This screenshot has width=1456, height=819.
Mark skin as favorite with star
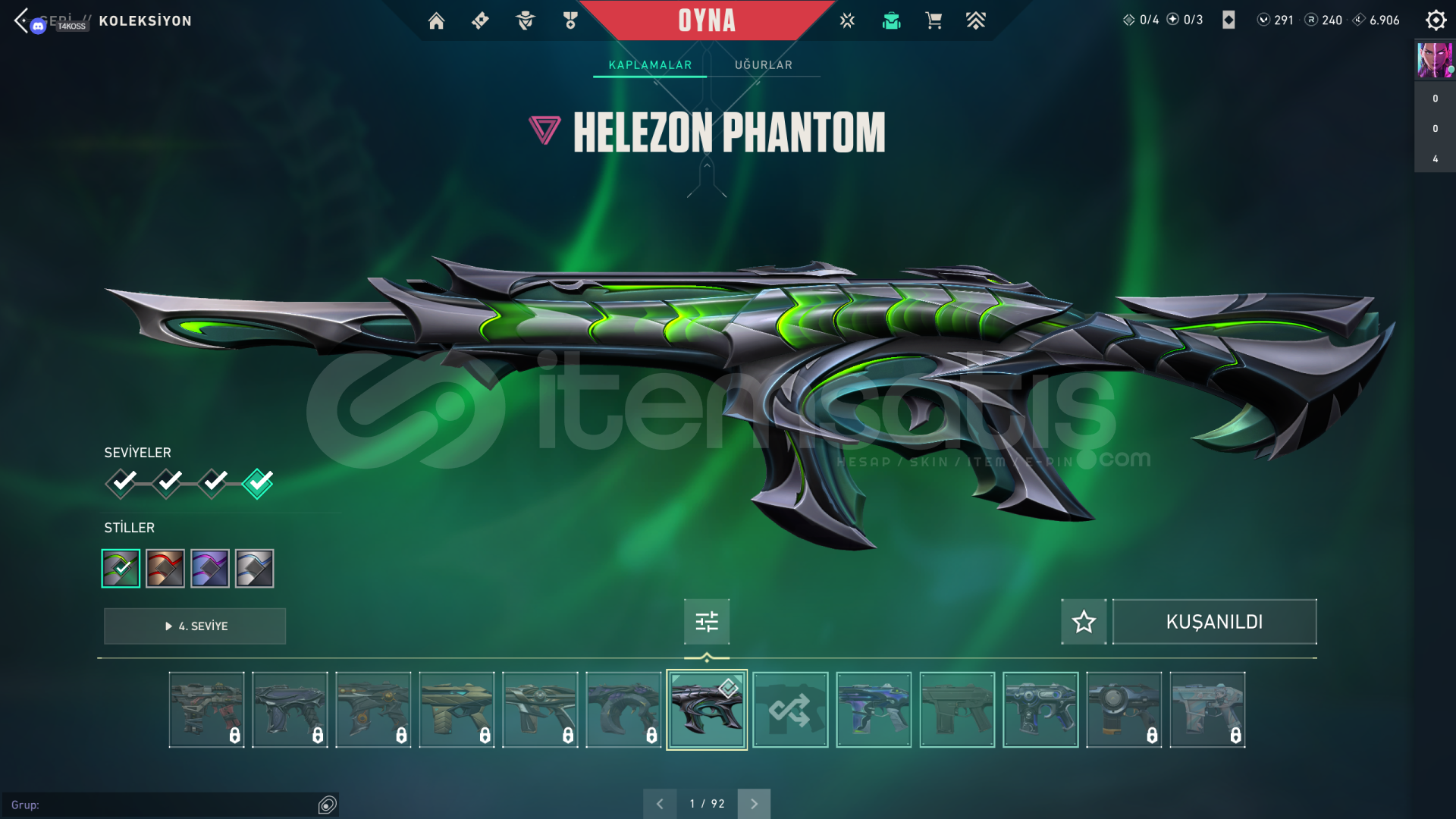[1084, 622]
